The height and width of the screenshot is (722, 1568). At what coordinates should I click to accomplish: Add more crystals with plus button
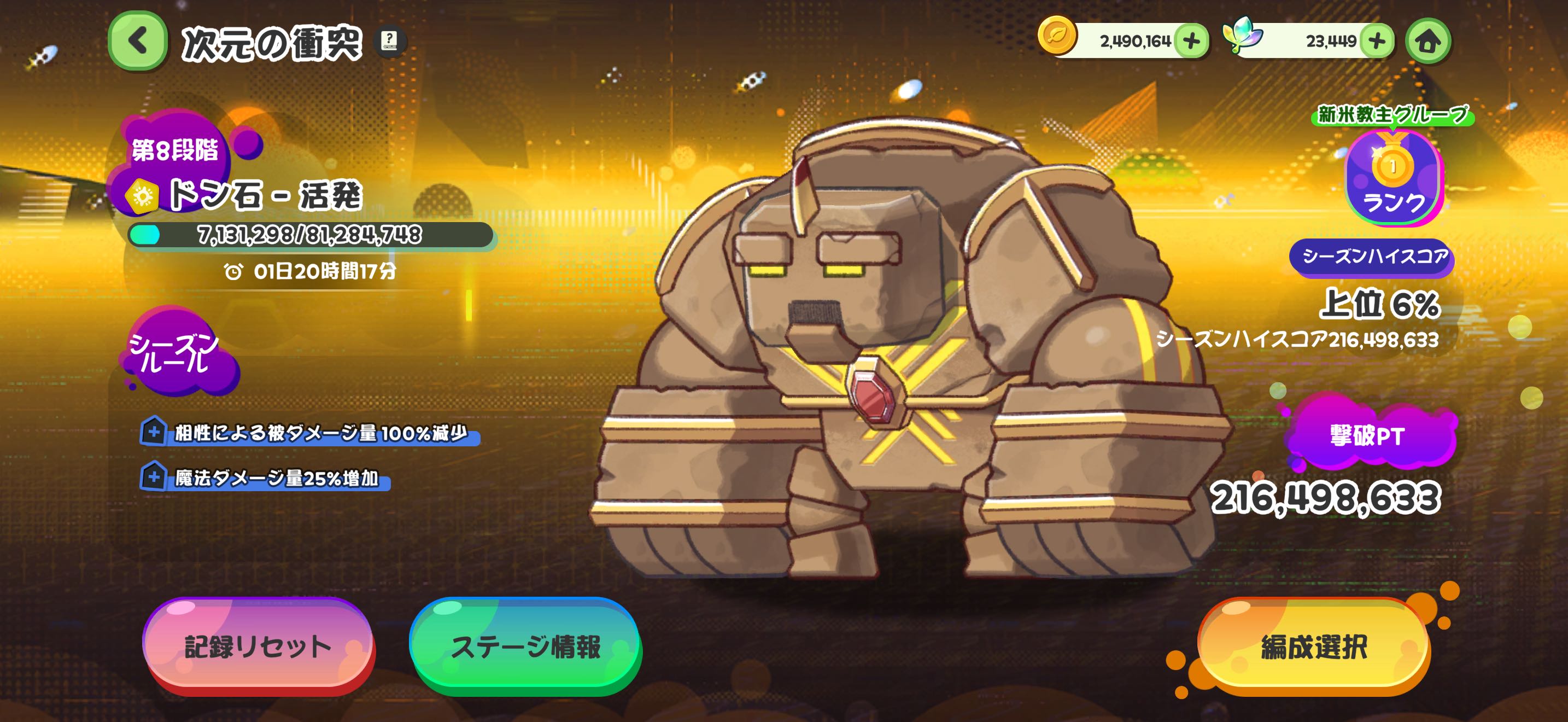pos(1377,42)
